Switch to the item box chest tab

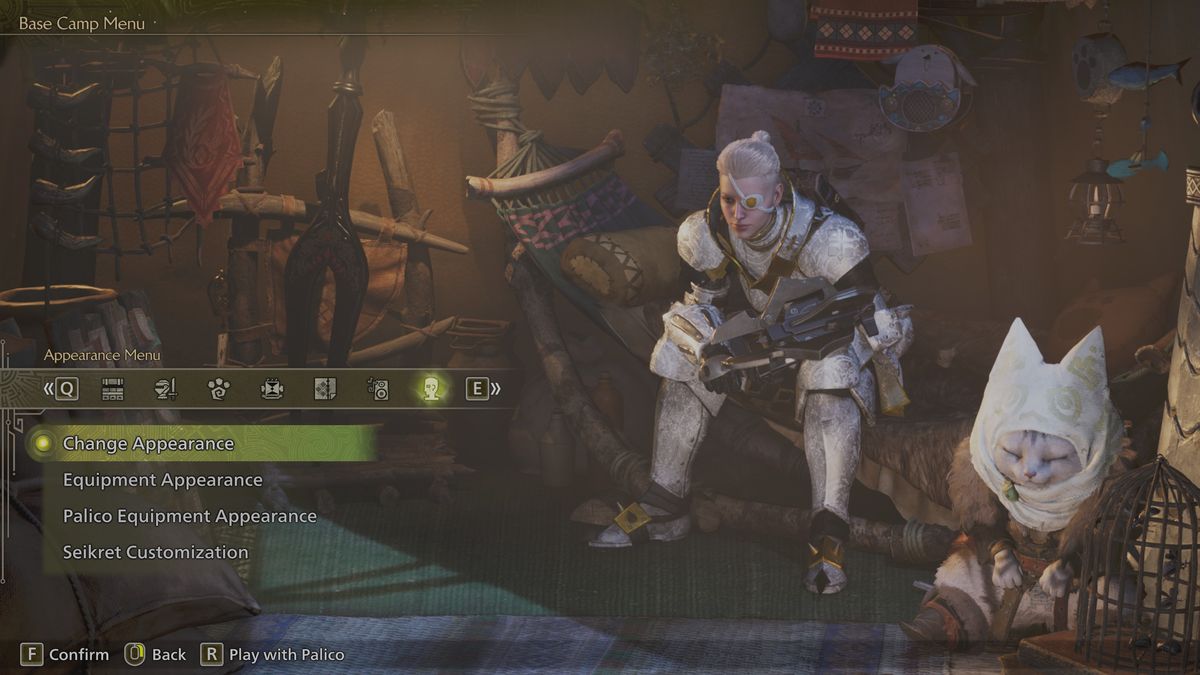point(113,389)
